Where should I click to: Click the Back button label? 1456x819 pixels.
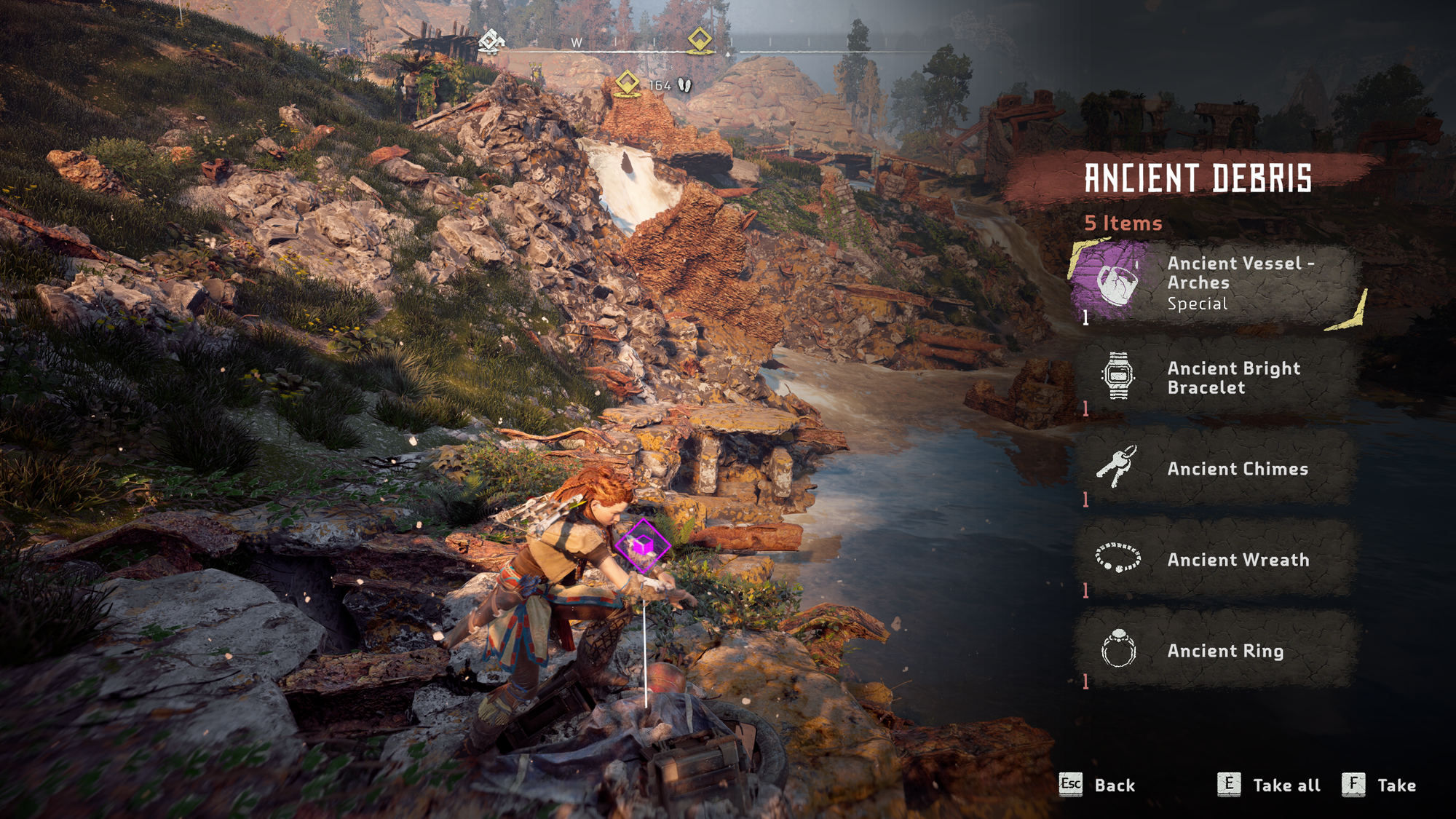tap(1114, 786)
